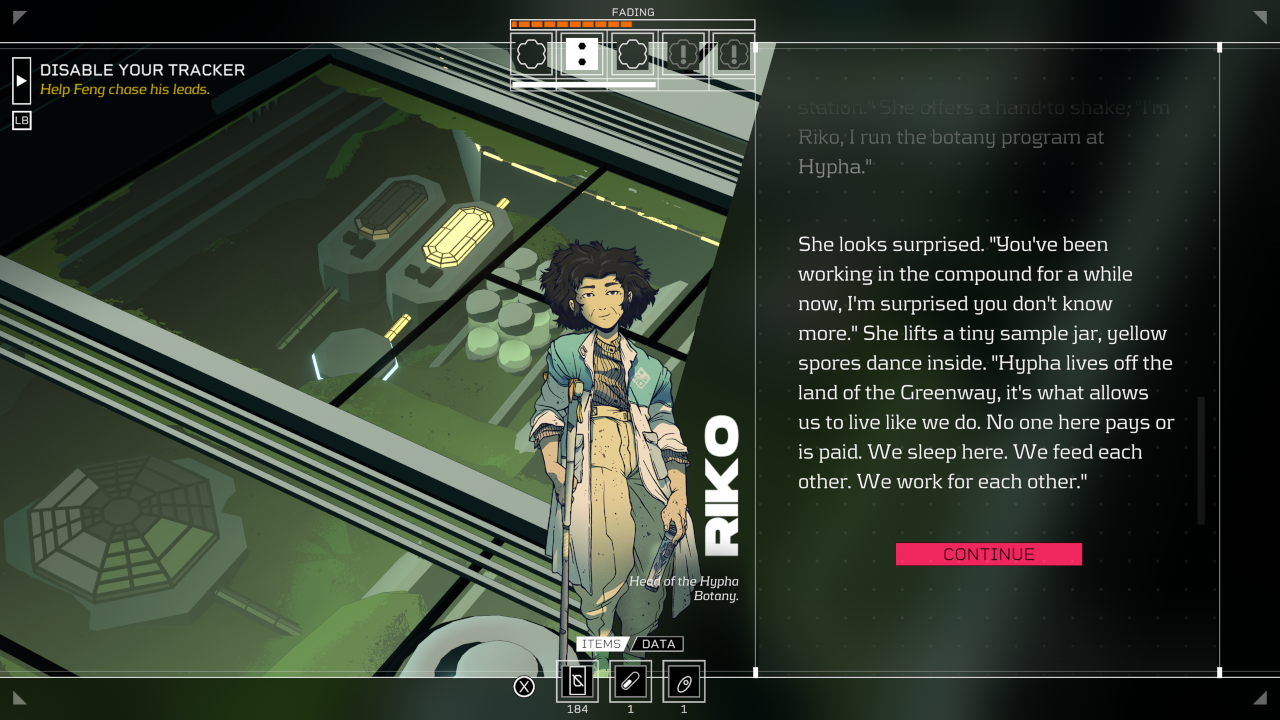The image size is (1280, 720).
Task: Select the die showing two pips
Action: tap(582, 54)
